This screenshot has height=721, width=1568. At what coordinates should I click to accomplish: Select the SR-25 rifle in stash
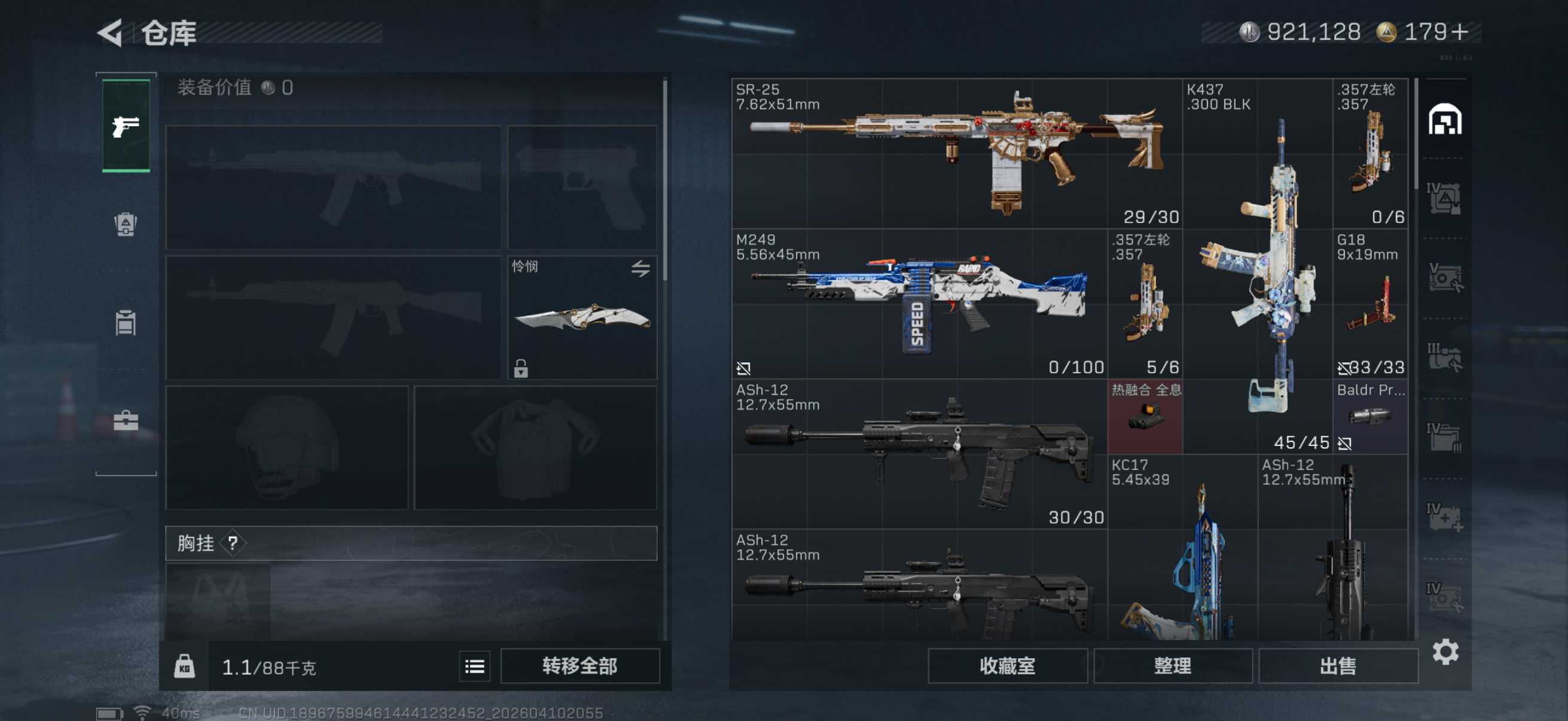[956, 153]
